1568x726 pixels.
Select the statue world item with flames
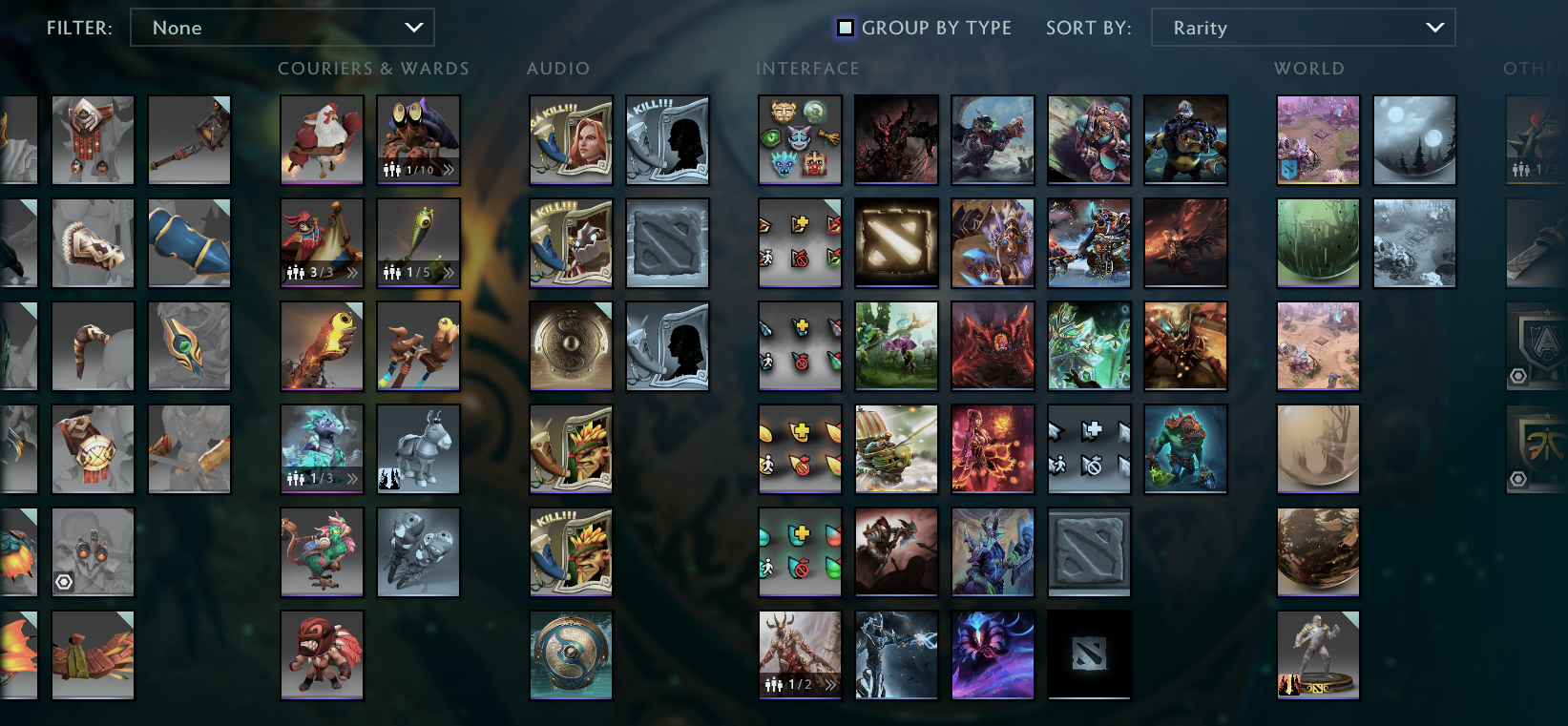[x=1318, y=654]
